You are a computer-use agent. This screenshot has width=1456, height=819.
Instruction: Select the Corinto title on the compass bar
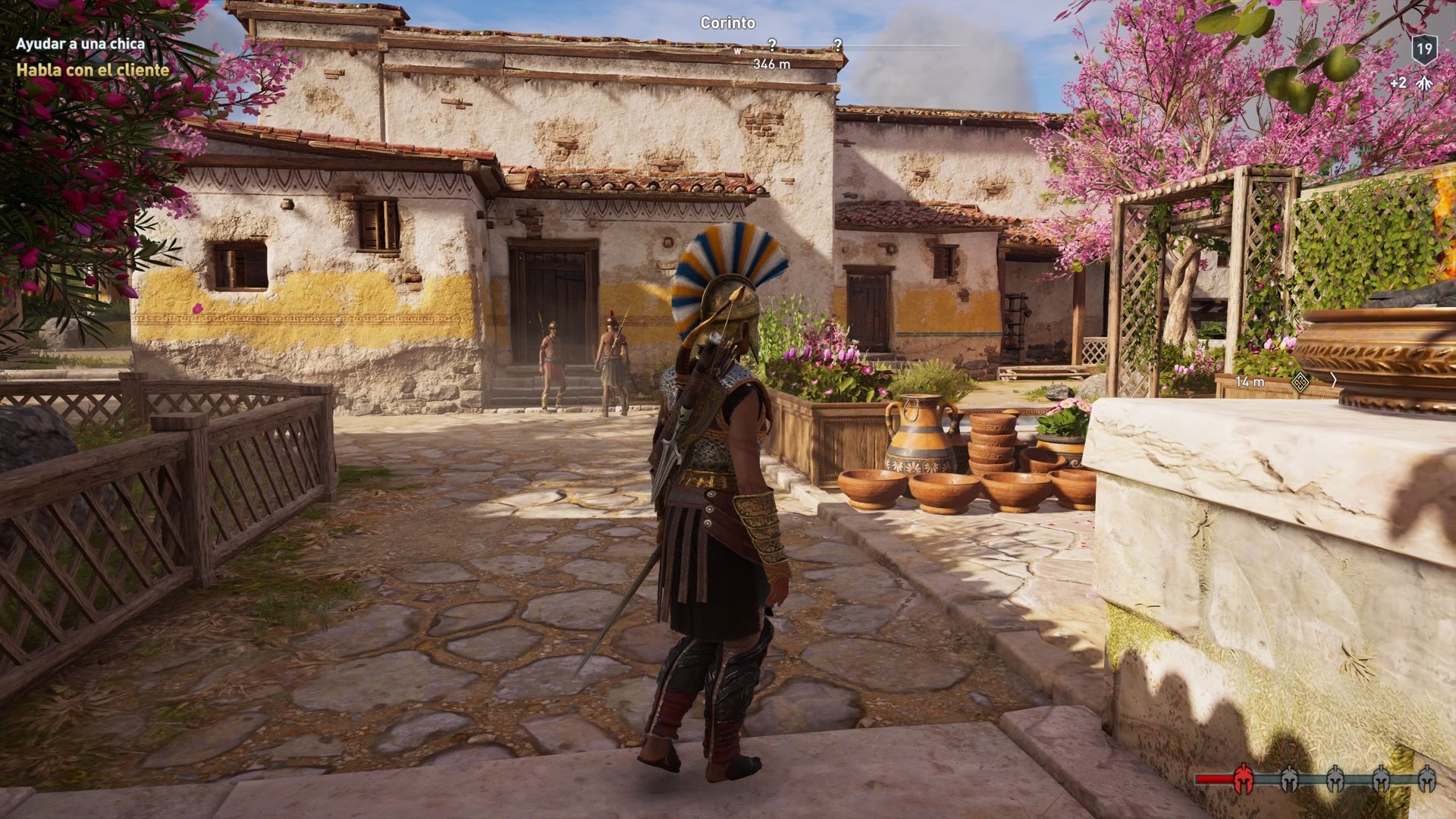click(x=727, y=23)
